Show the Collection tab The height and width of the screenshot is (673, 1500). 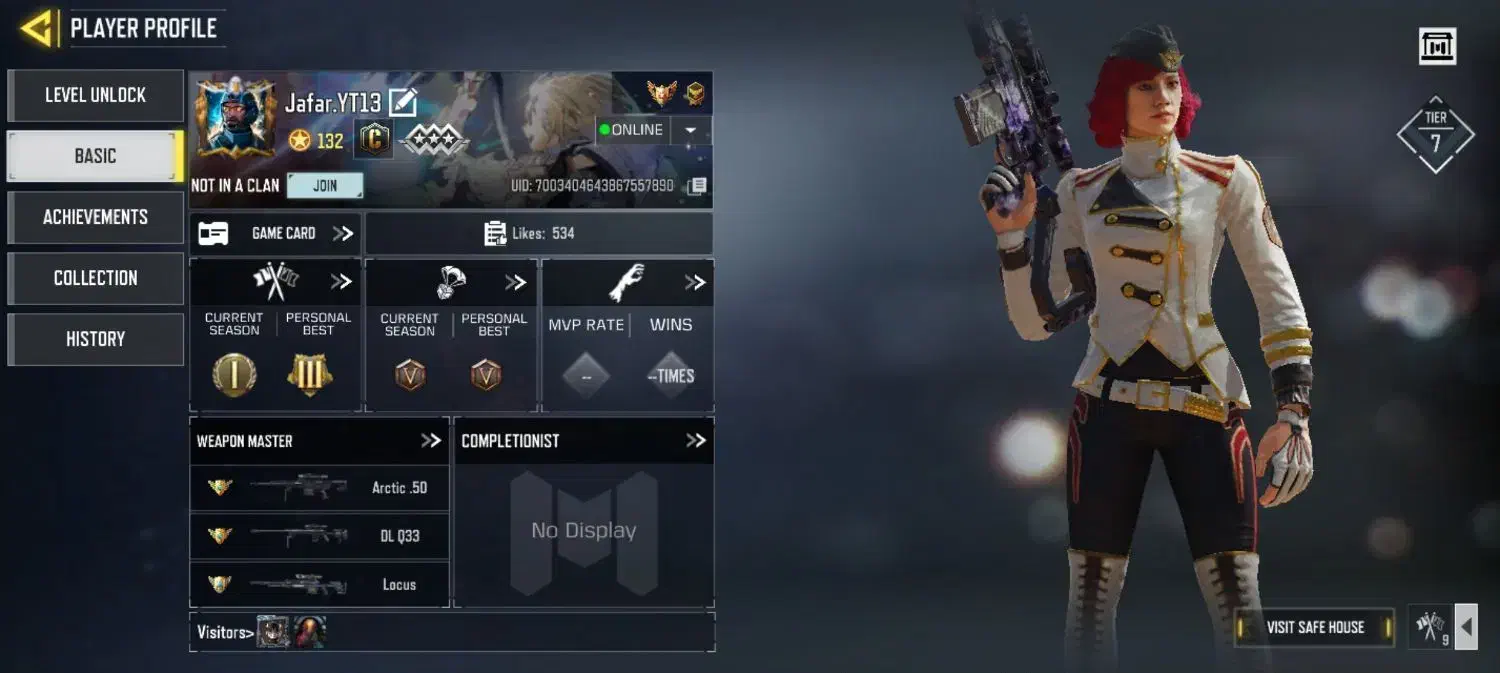pyautogui.click(x=95, y=278)
